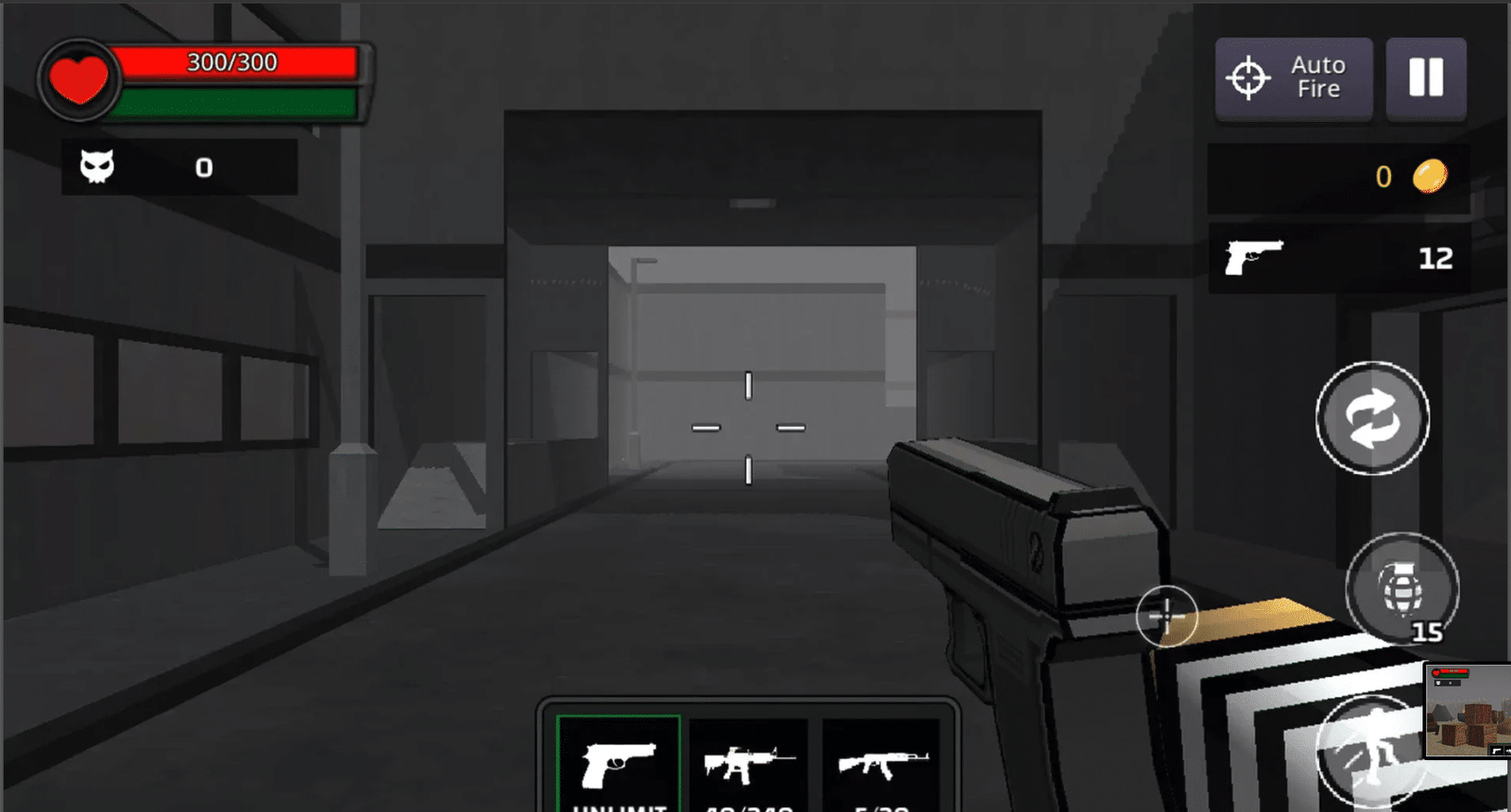Enable Auto Fire mode
The height and width of the screenshot is (812, 1511).
[x=1293, y=79]
